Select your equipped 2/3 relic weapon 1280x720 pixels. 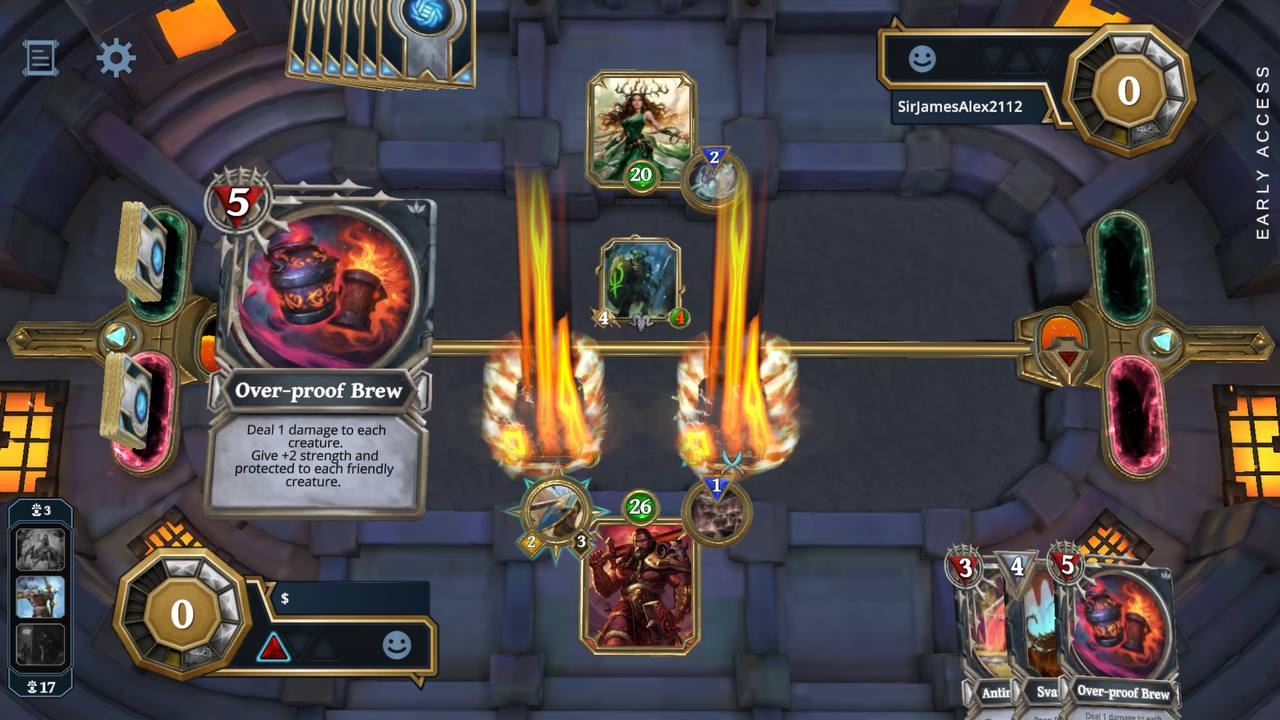coord(555,512)
